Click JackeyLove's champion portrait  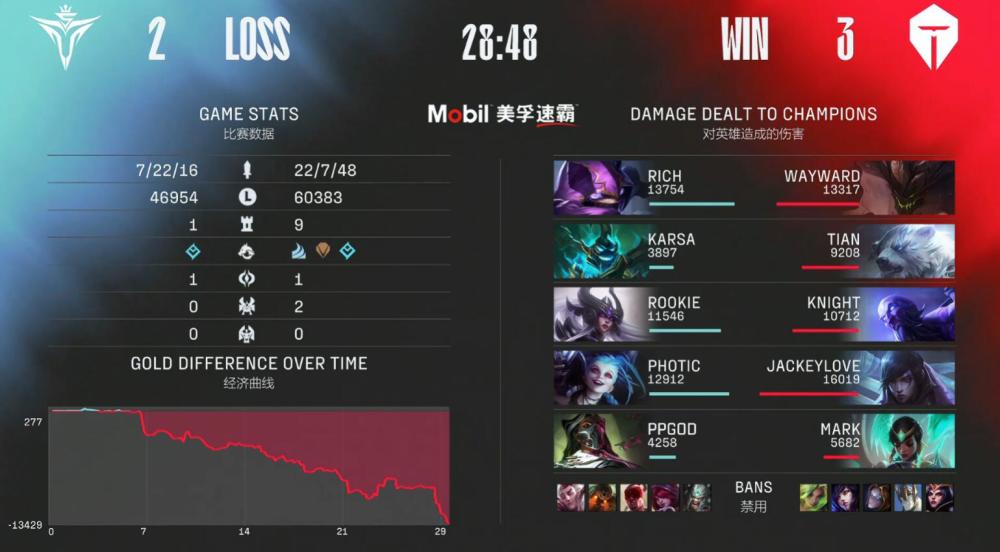[908, 378]
